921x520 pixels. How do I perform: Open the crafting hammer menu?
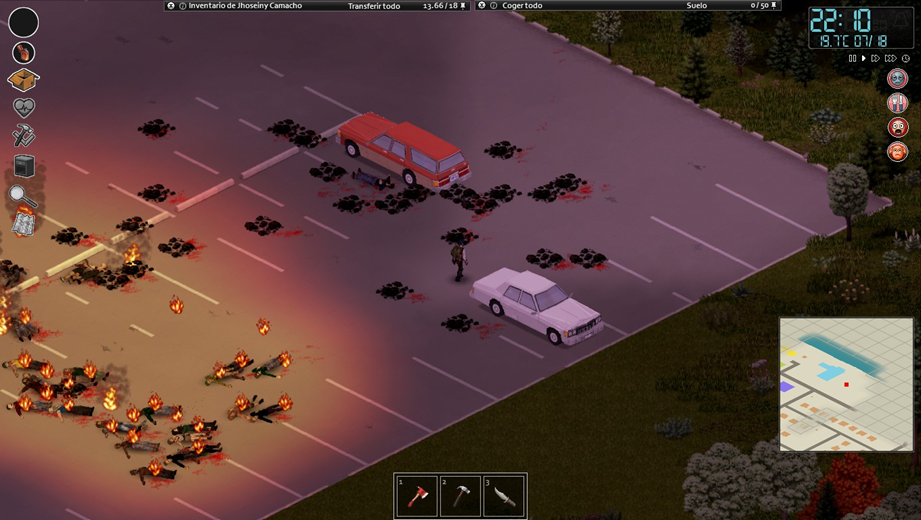point(23,136)
